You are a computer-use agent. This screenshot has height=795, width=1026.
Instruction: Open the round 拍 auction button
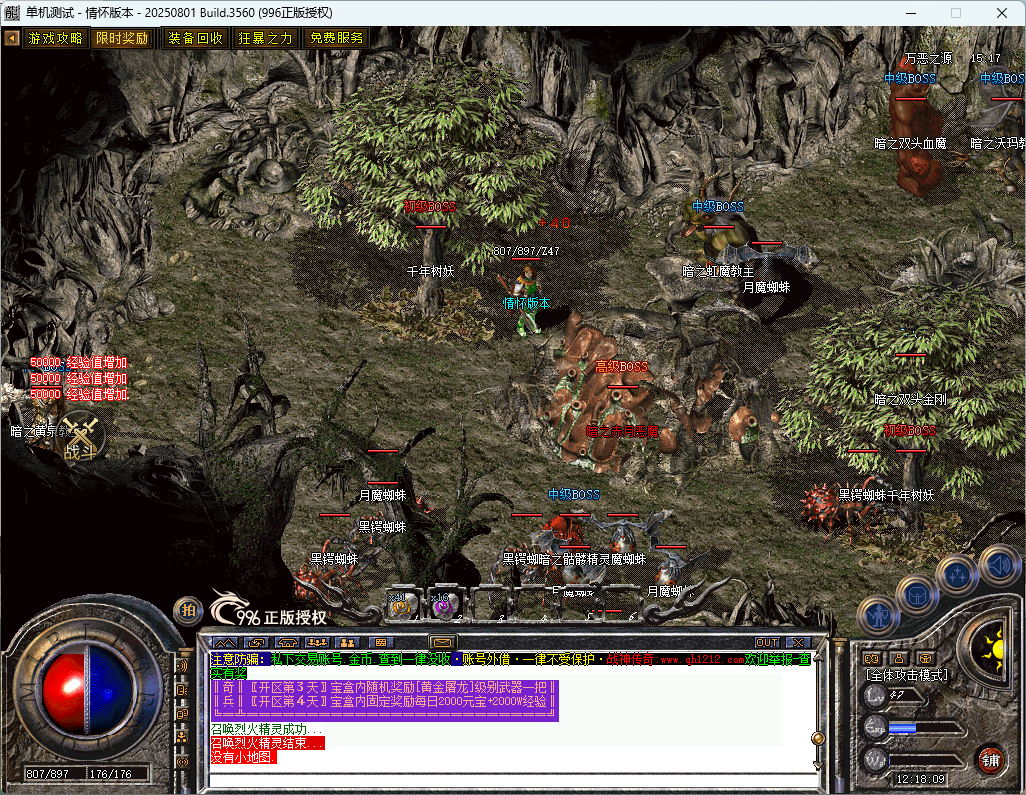click(x=187, y=609)
